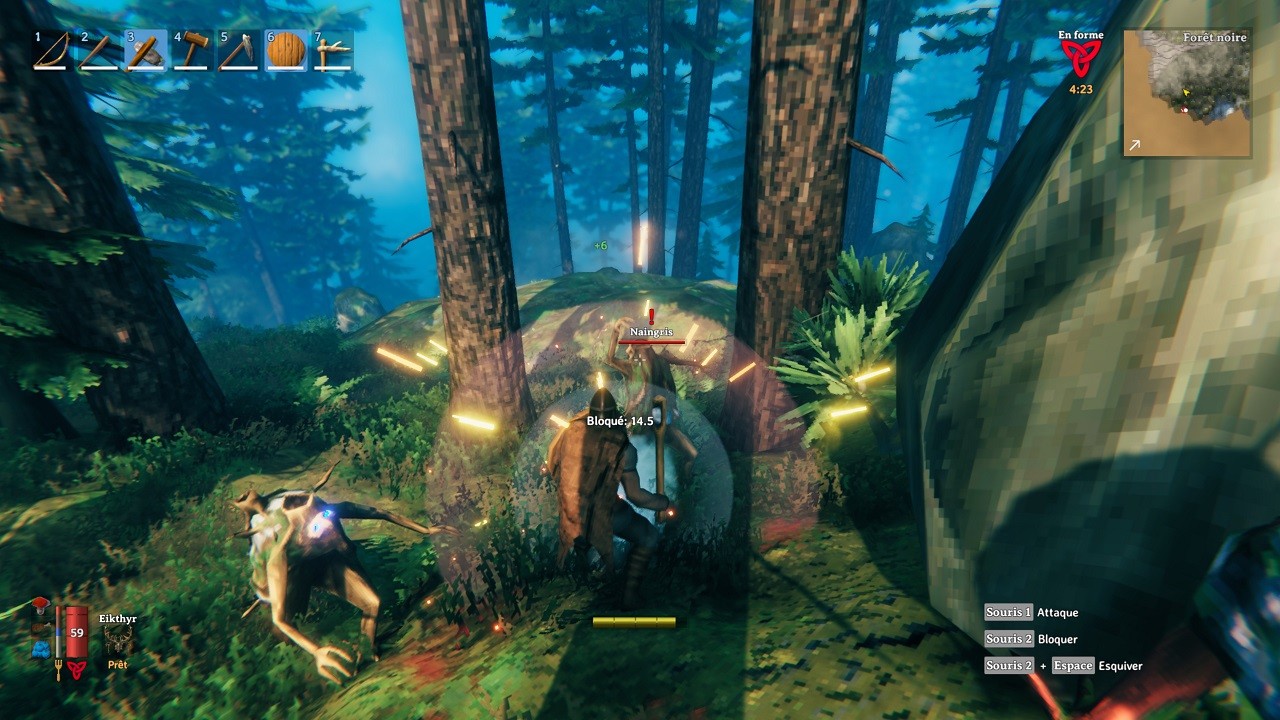
Task: Click the red health bar showing 59
Action: coord(77,632)
